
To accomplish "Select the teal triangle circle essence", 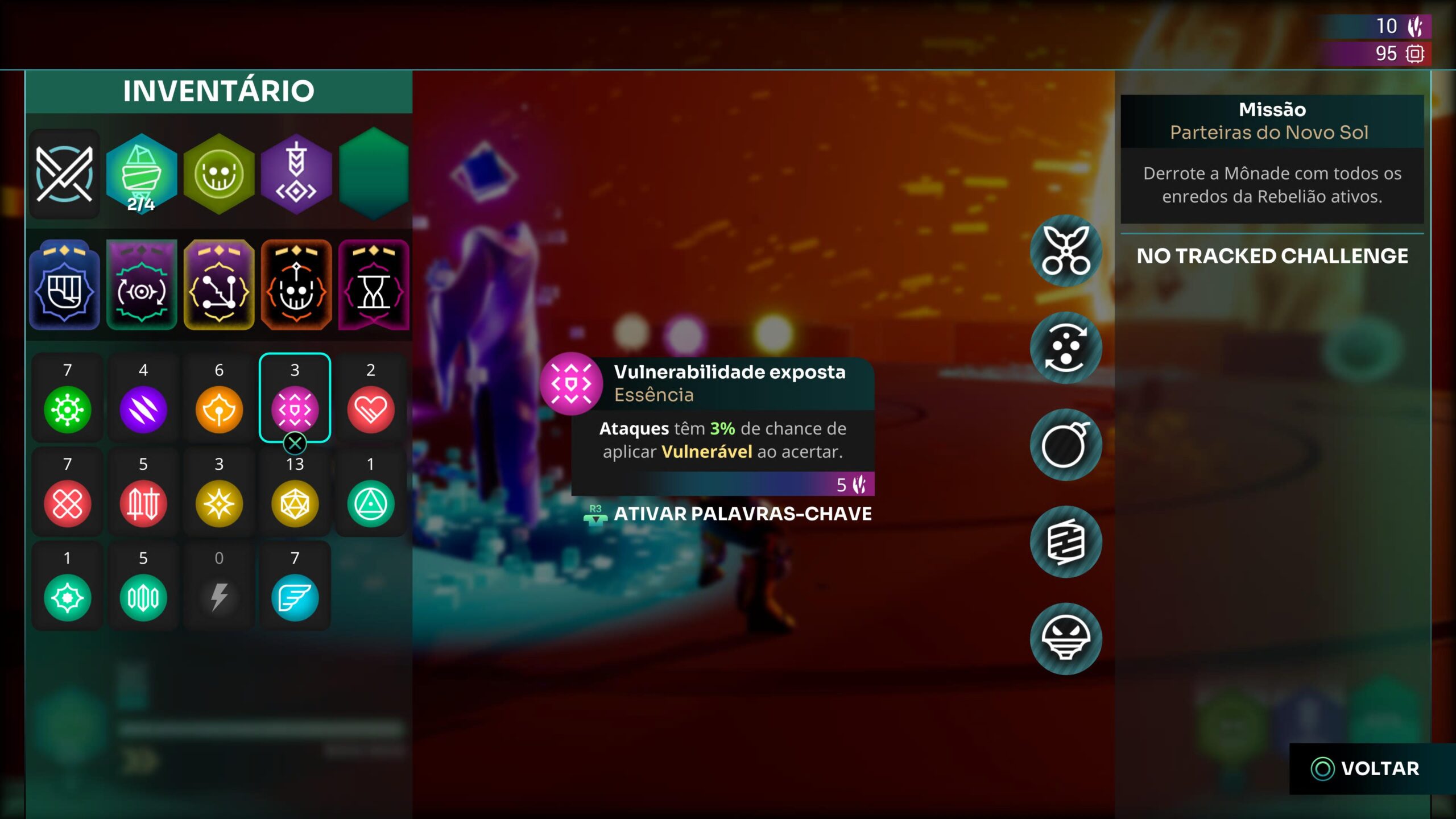I will click(371, 503).
